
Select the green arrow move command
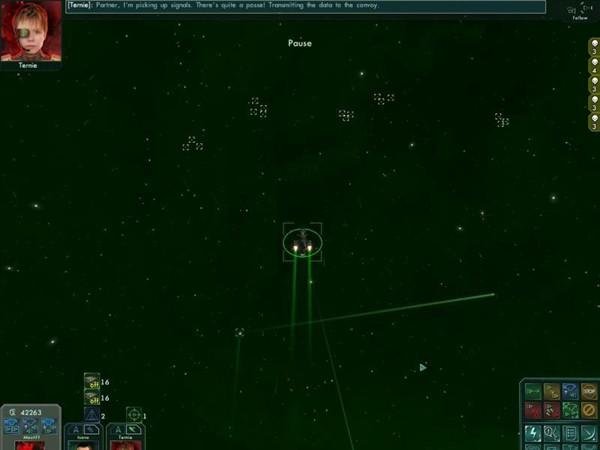pos(533,391)
